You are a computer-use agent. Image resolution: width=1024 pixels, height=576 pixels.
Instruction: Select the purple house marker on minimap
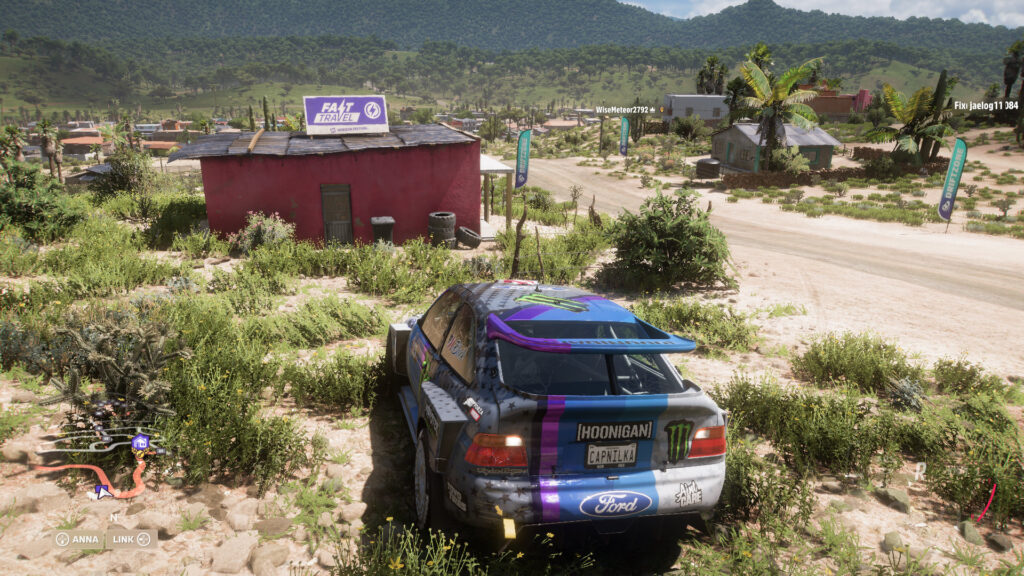141,442
